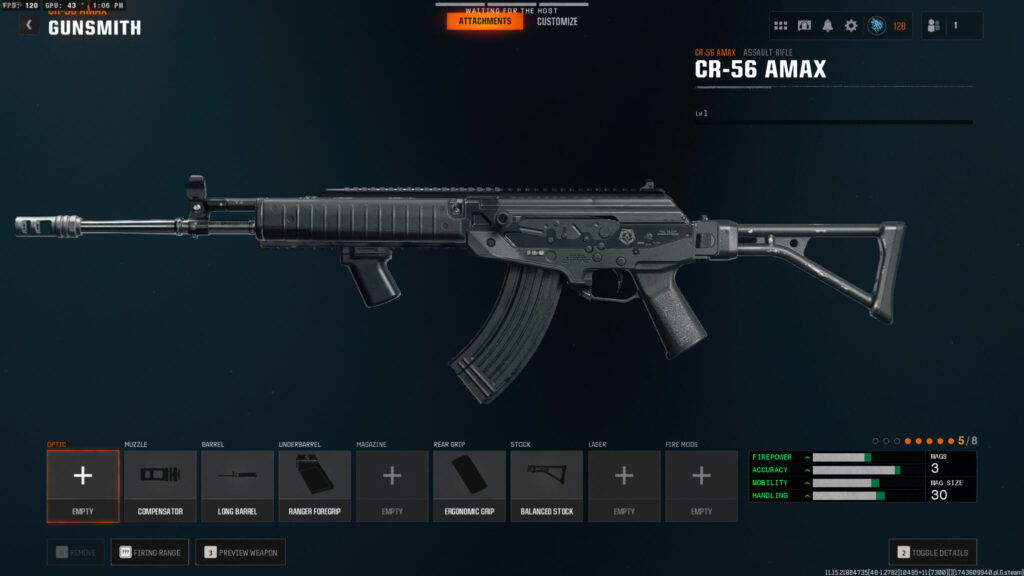Open the empty Magazine slot
This screenshot has height=576, width=1024.
[x=392, y=485]
